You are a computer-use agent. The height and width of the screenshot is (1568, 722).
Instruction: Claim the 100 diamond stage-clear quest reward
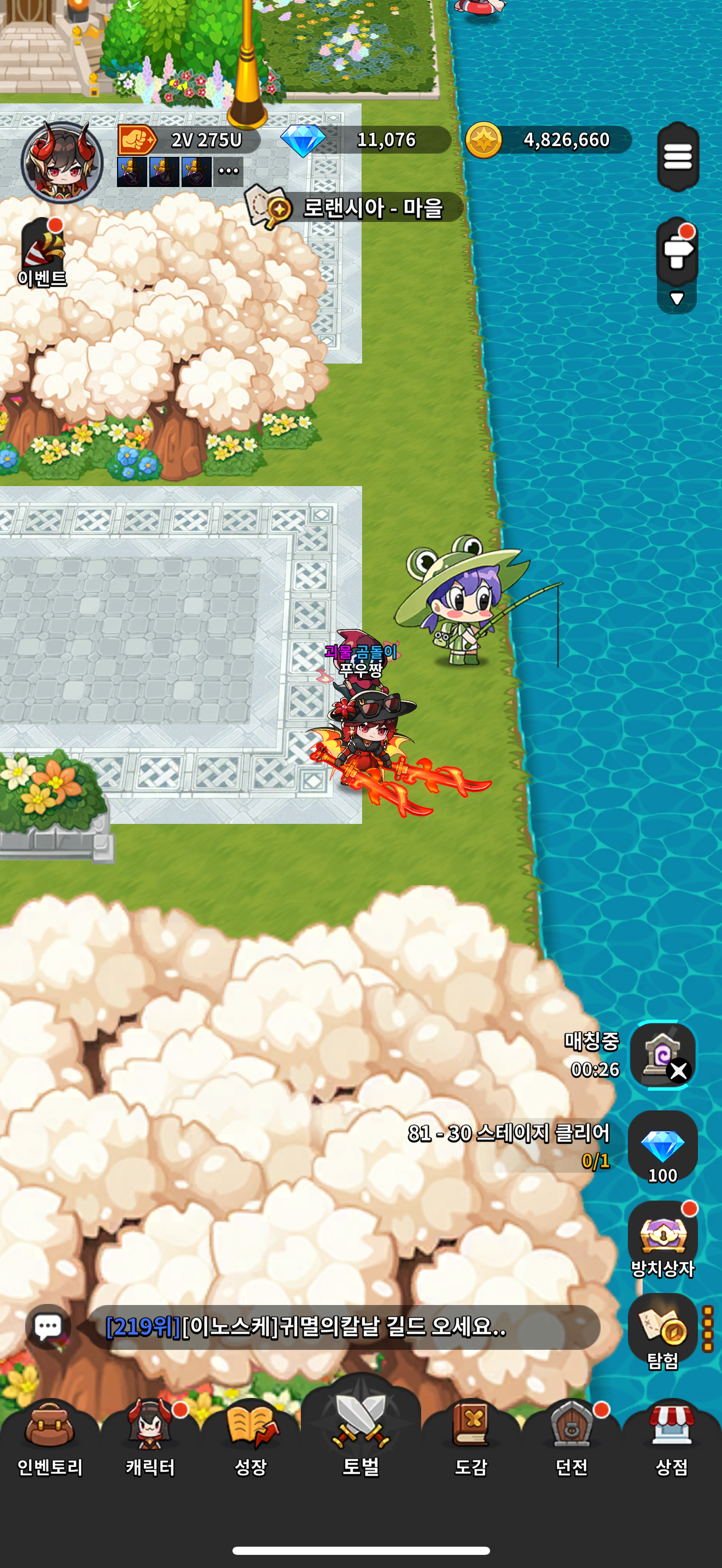tap(662, 1148)
